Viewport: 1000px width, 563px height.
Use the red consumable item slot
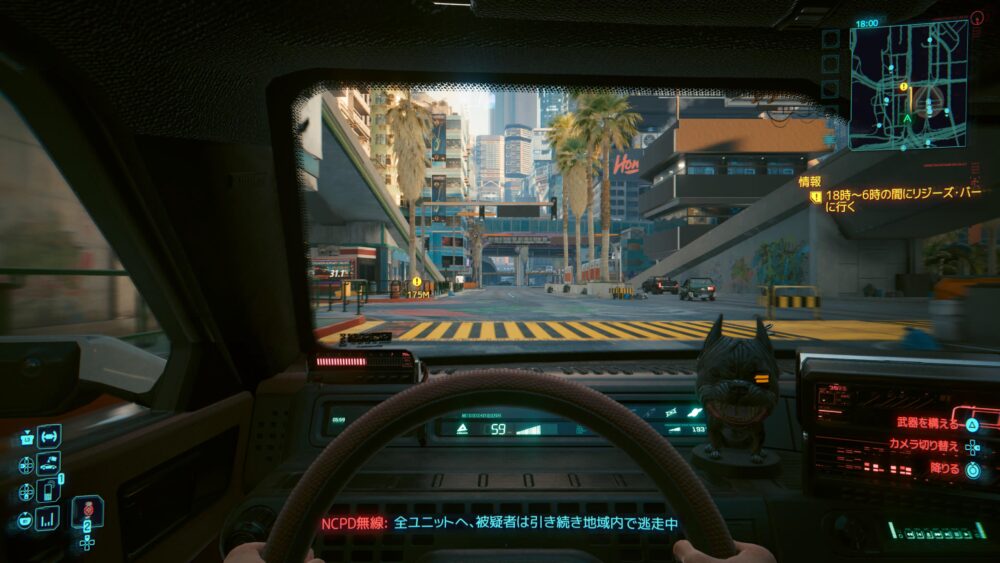[87, 511]
